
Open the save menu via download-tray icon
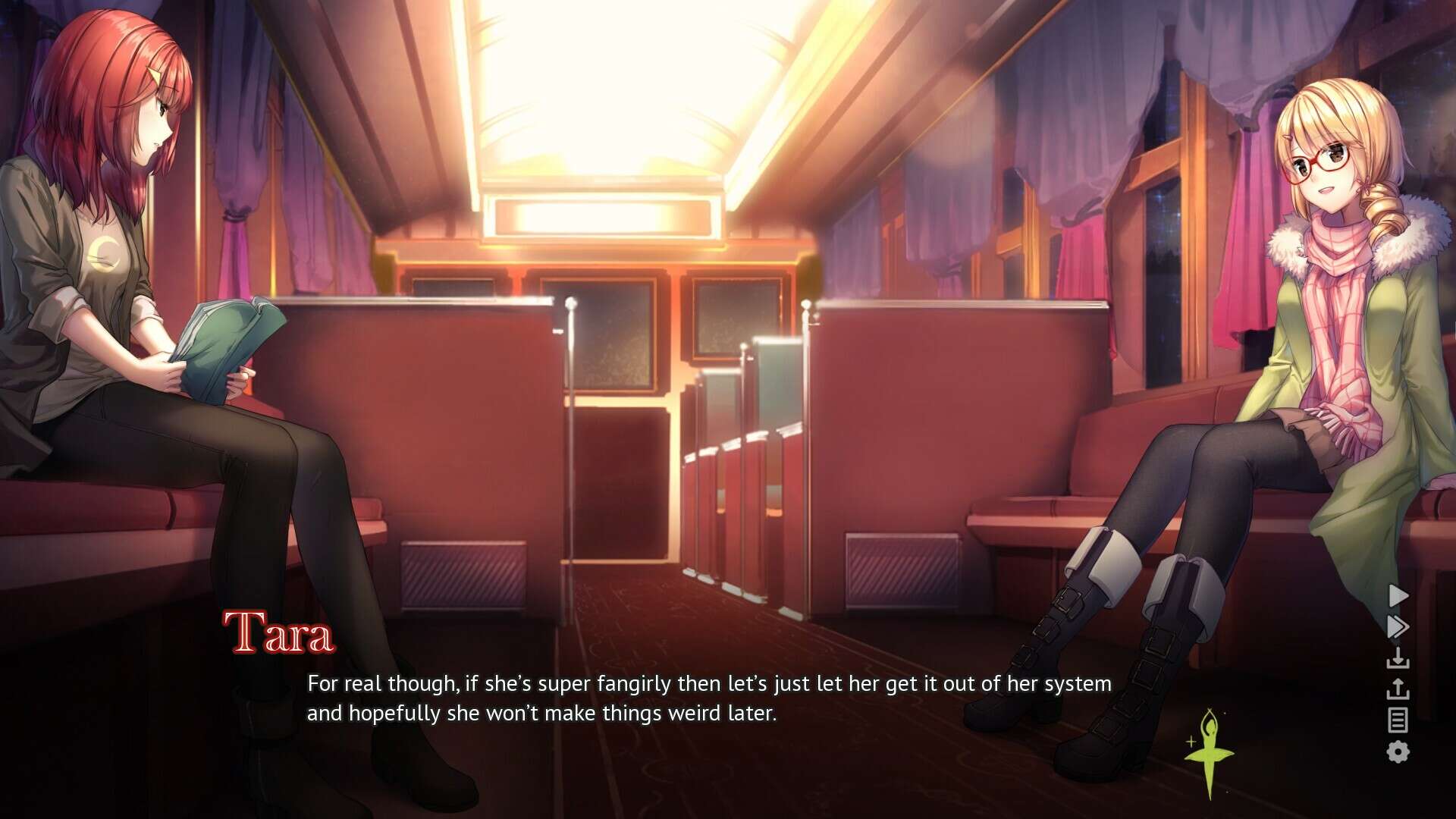pos(1398,658)
